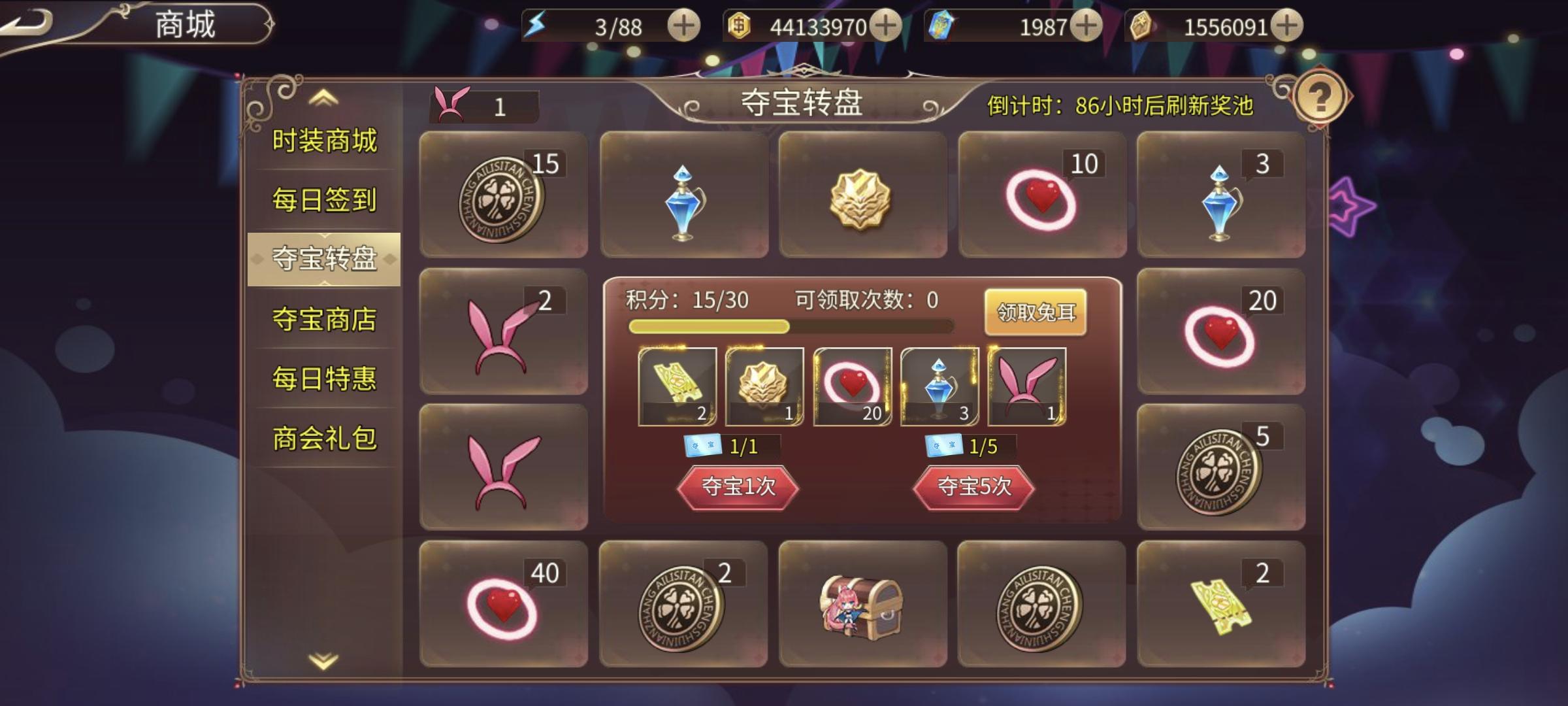Select the golden badge prize tile
The height and width of the screenshot is (706, 1568).
click(864, 194)
